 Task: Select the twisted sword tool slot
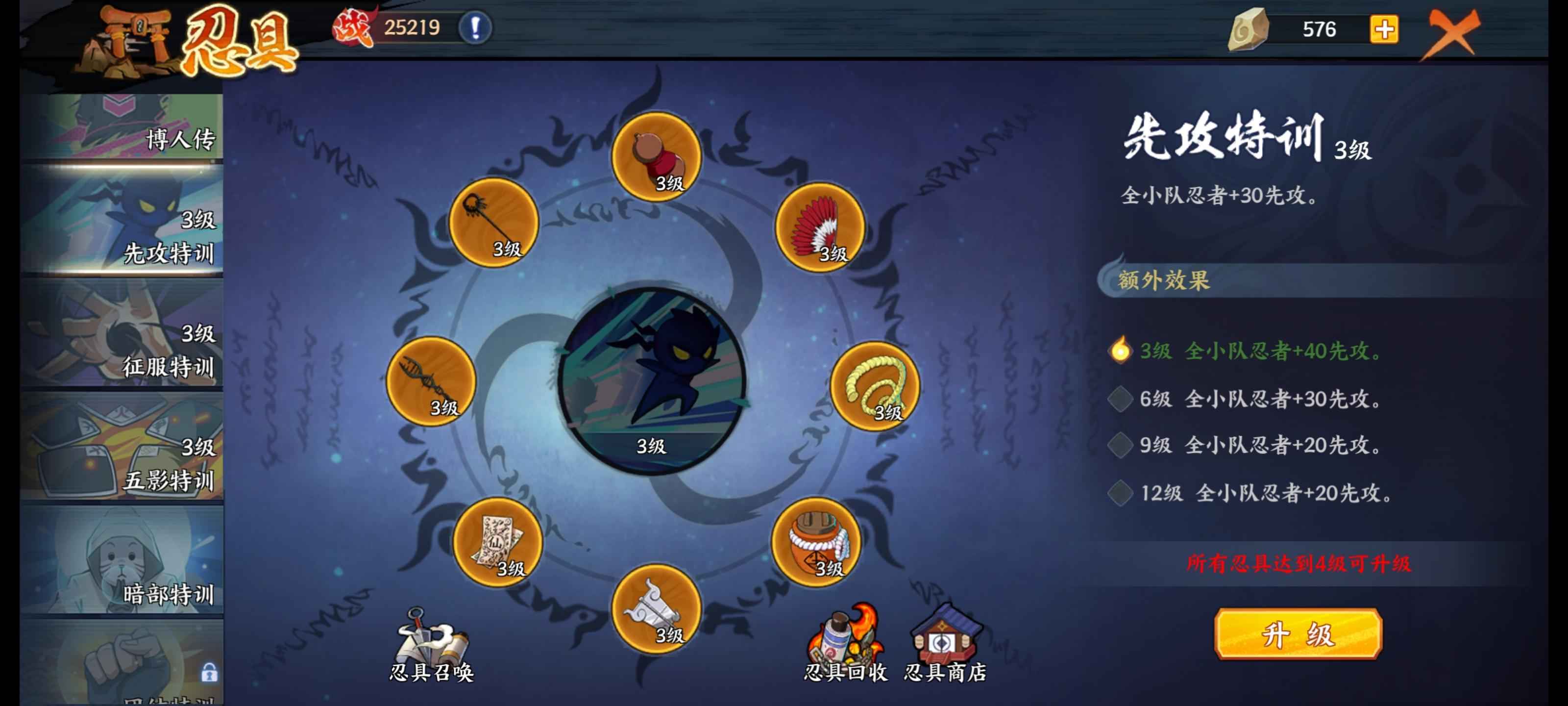[431, 381]
